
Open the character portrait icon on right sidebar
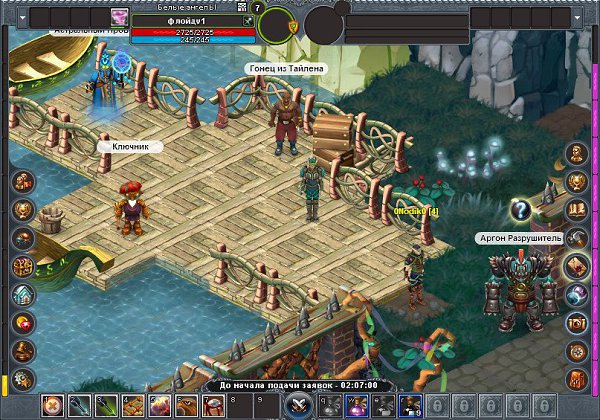577,153
